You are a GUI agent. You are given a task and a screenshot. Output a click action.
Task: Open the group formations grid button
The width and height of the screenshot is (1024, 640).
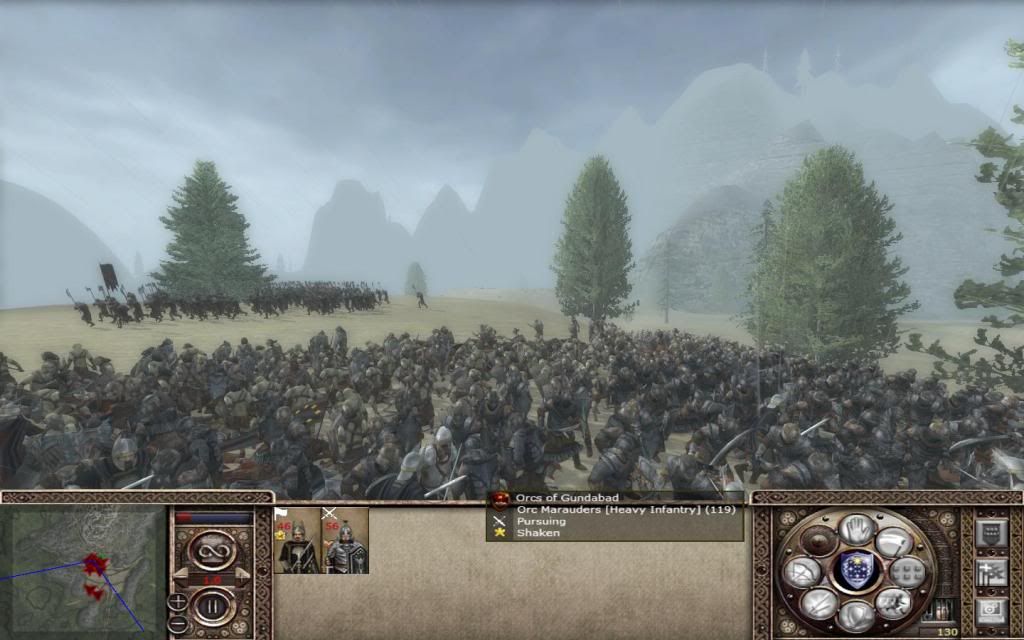(907, 571)
